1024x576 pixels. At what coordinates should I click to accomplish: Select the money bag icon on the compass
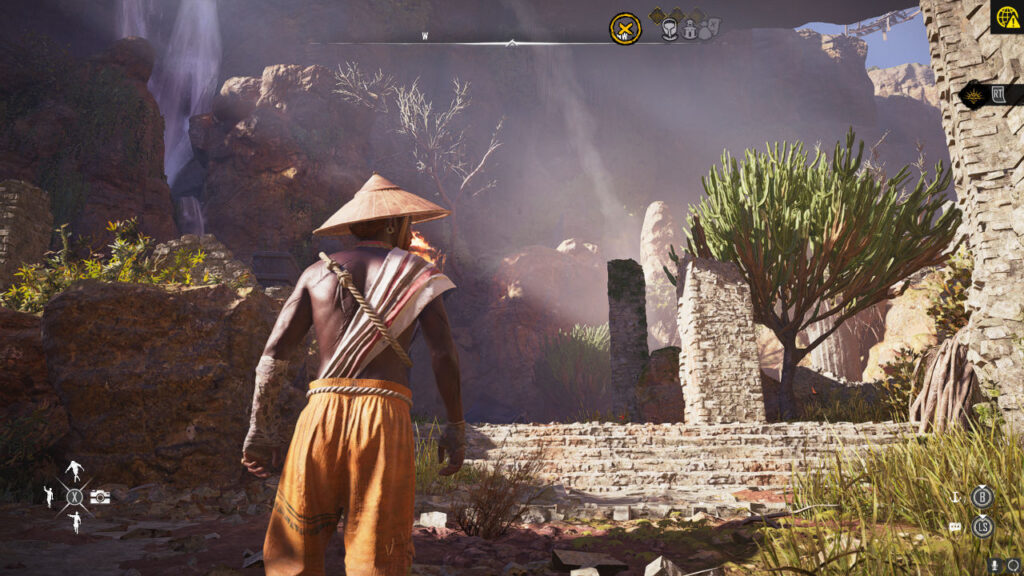pyautogui.click(x=707, y=30)
